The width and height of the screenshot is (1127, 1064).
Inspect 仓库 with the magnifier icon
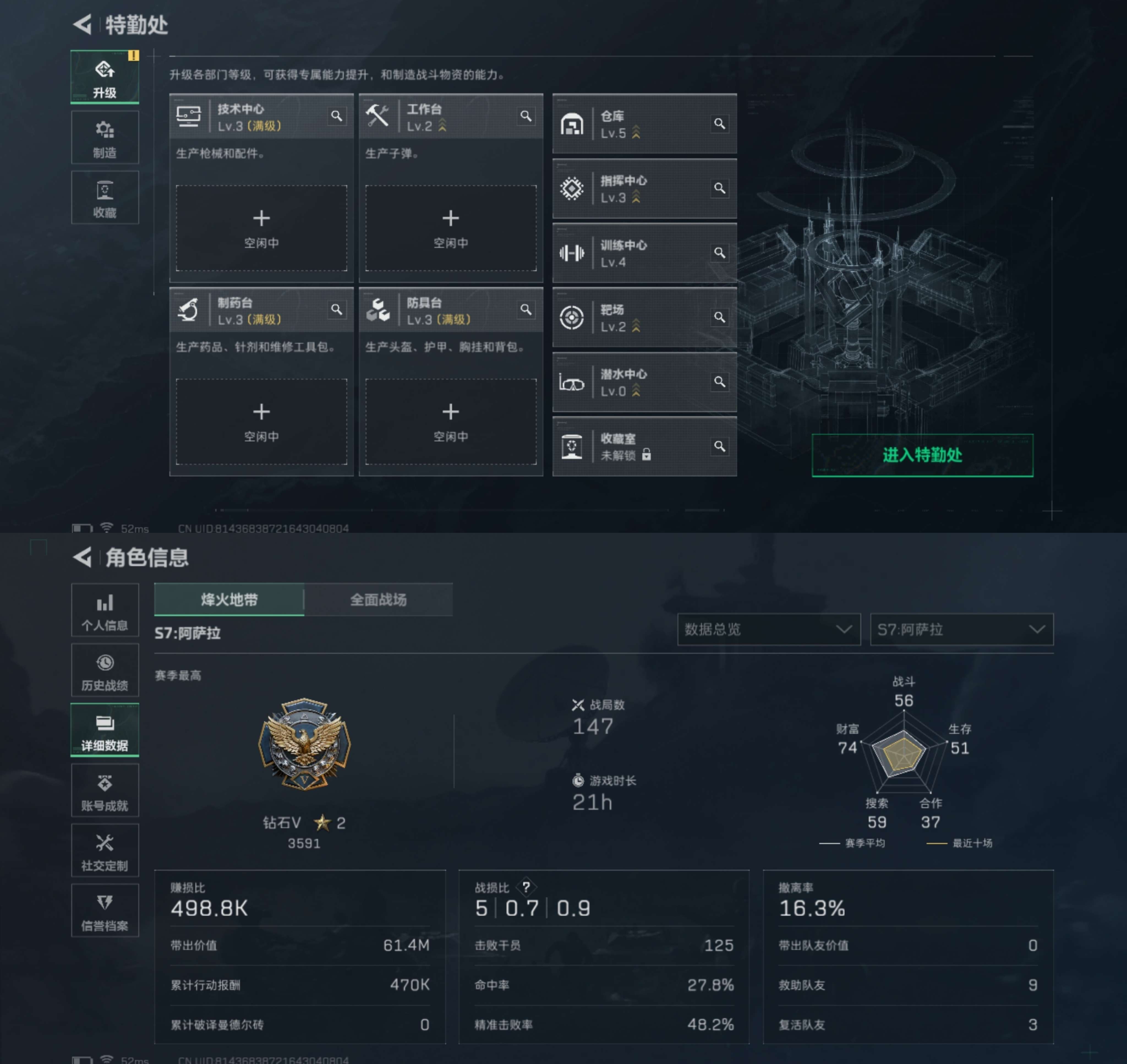720,124
